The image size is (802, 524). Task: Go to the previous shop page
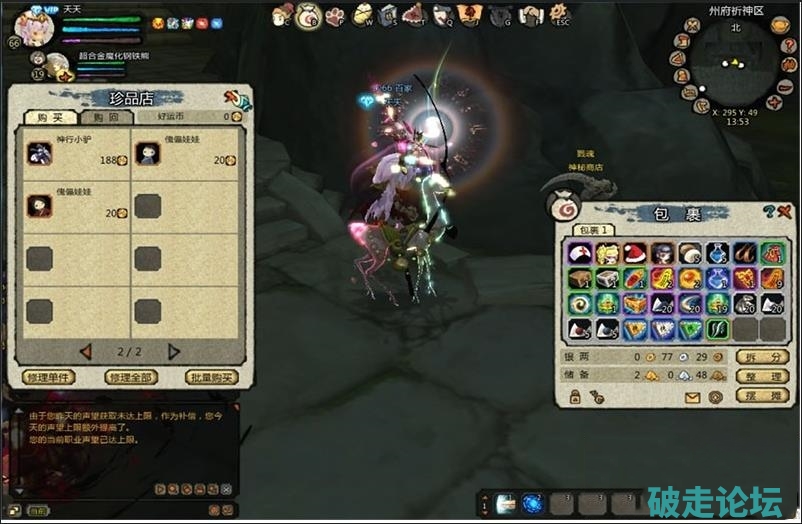[x=86, y=351]
